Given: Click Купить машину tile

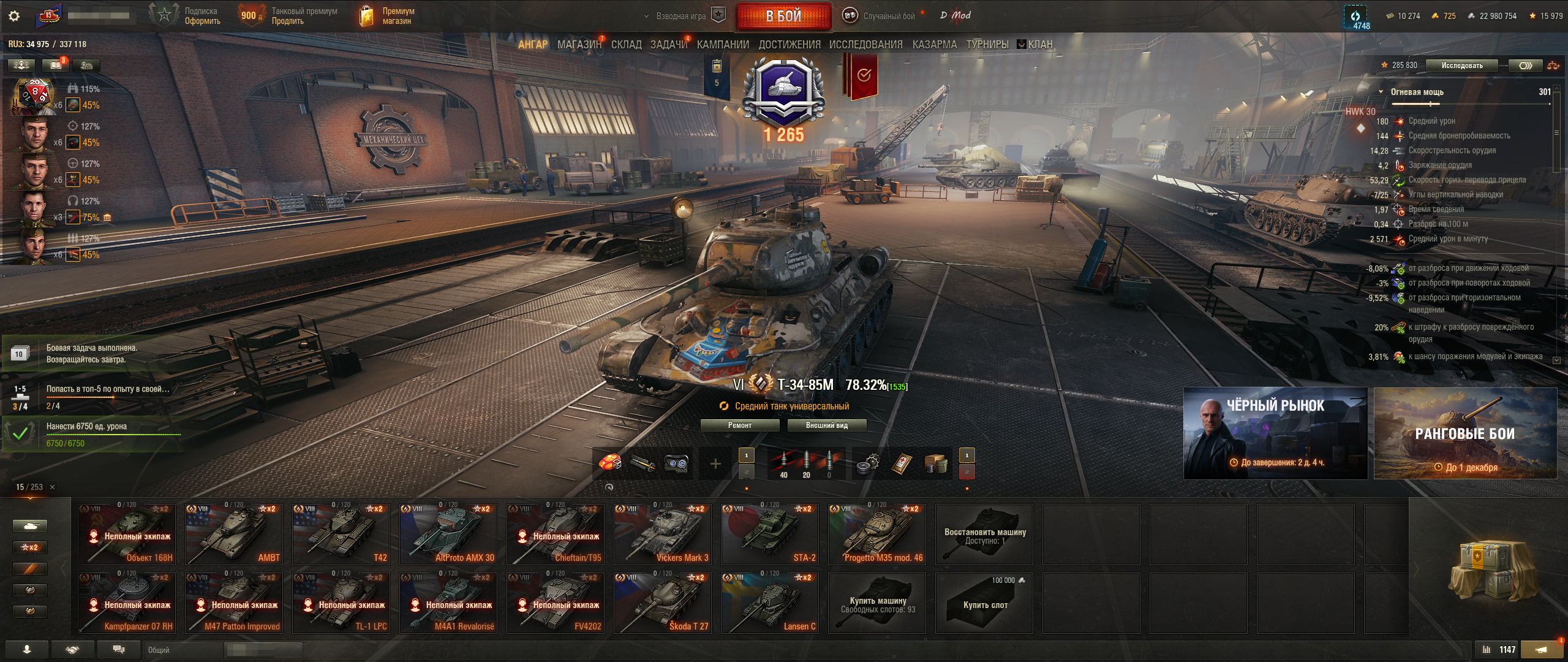Looking at the screenshot, I should (x=877, y=603).
